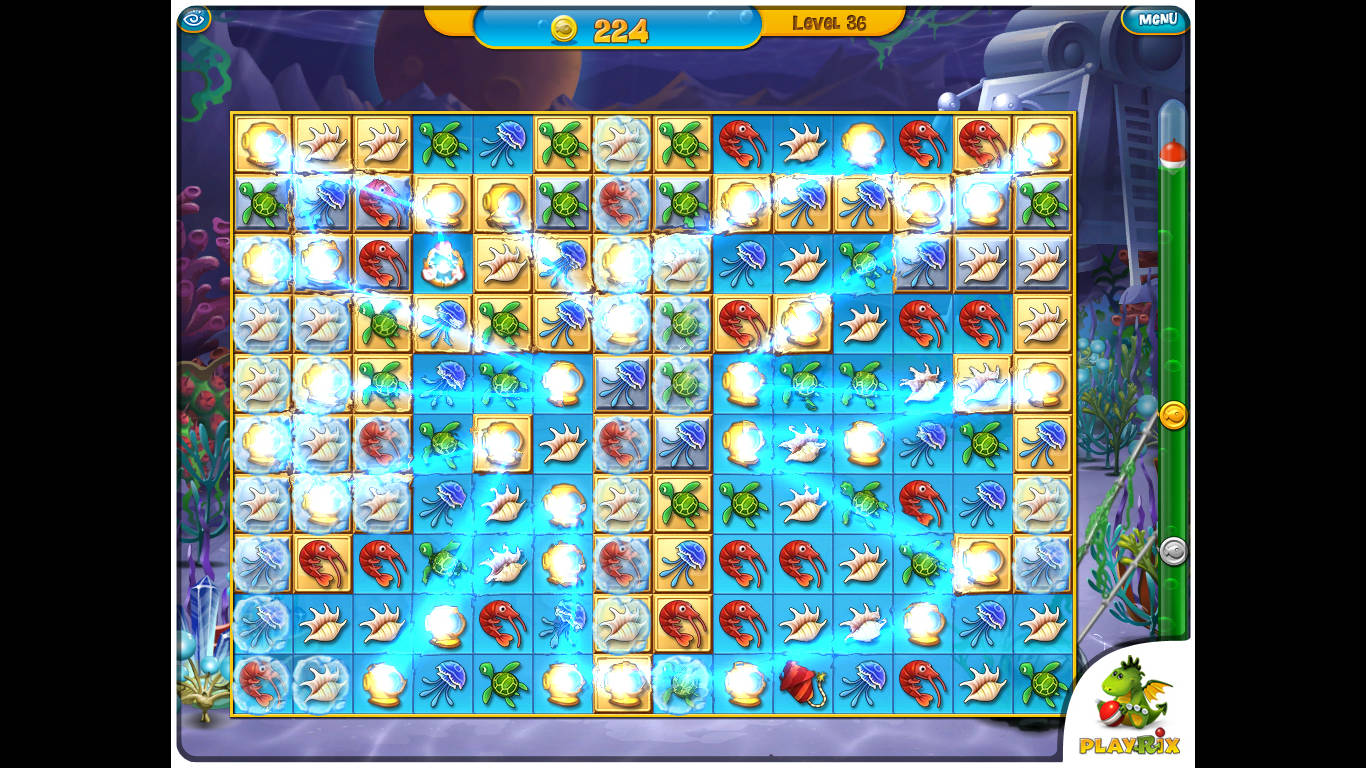Click the gold coin marker on the progress bar

tap(1175, 416)
